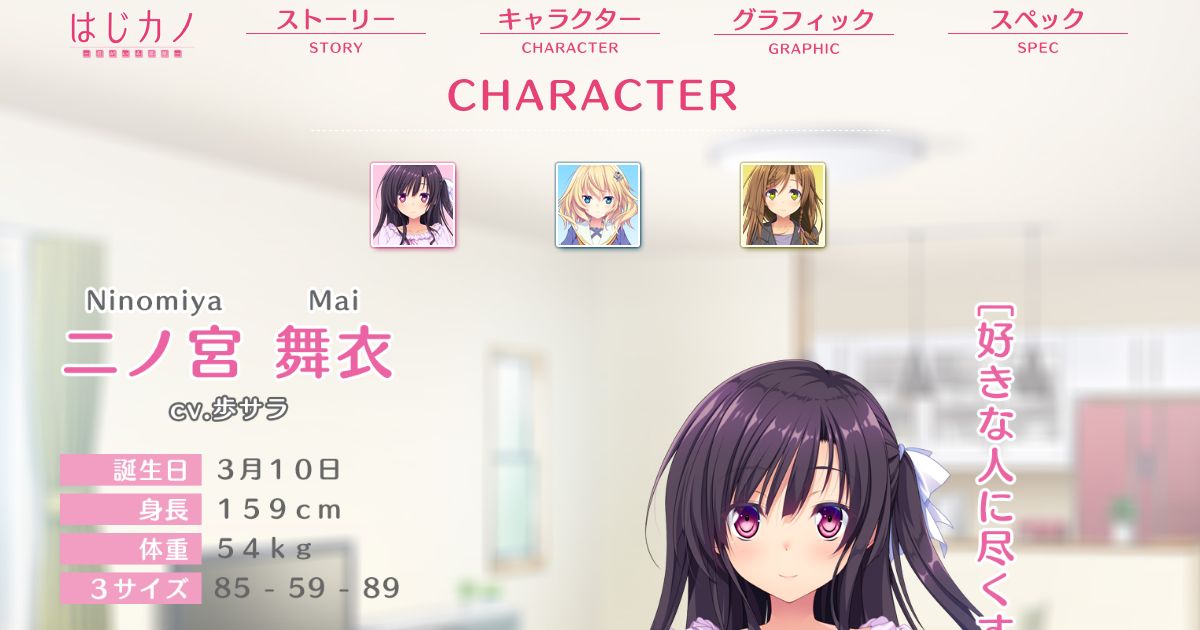
Task: Open the Story page
Action: pyautogui.click(x=336, y=31)
